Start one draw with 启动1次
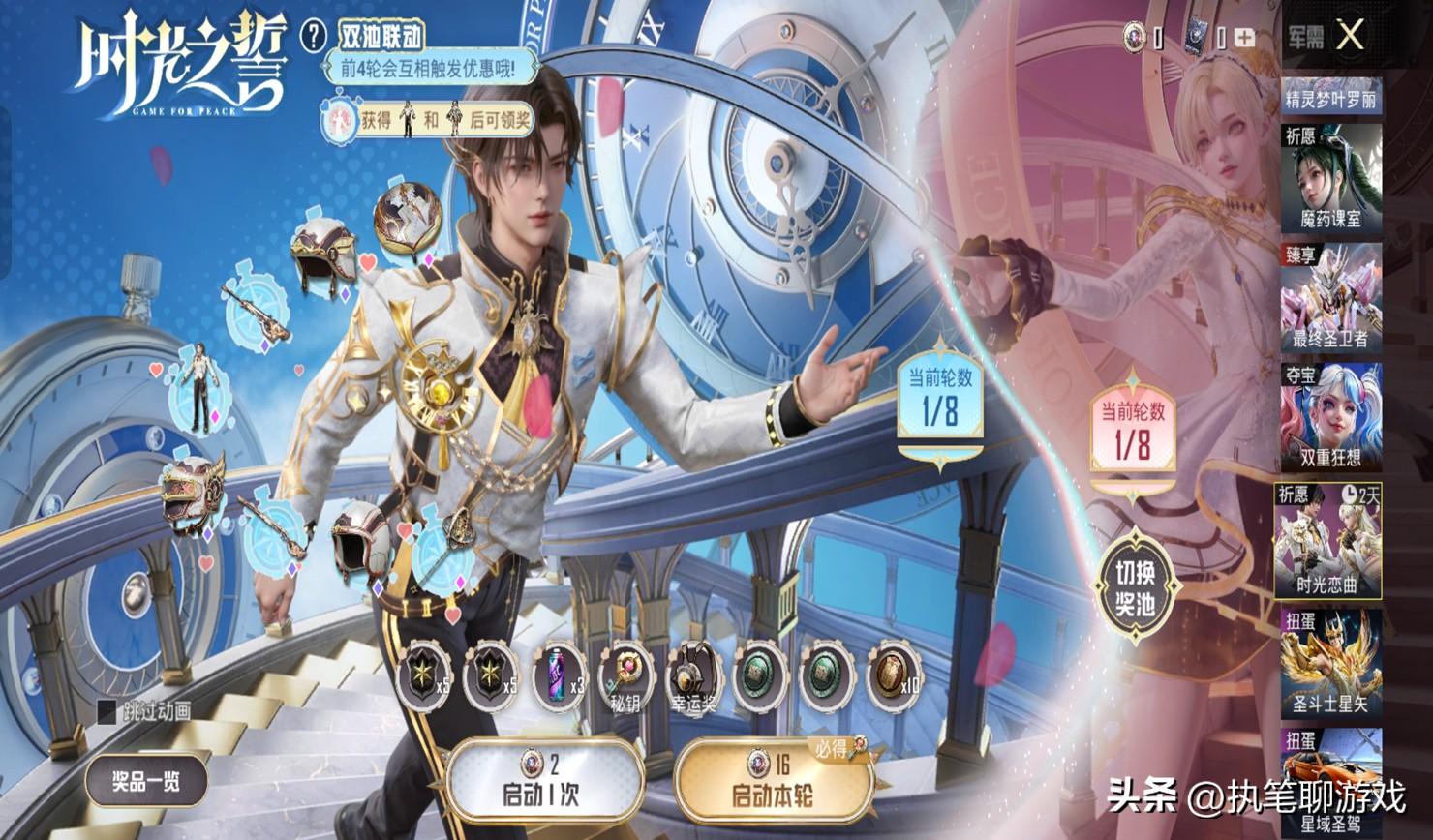1433x840 pixels. [546, 782]
